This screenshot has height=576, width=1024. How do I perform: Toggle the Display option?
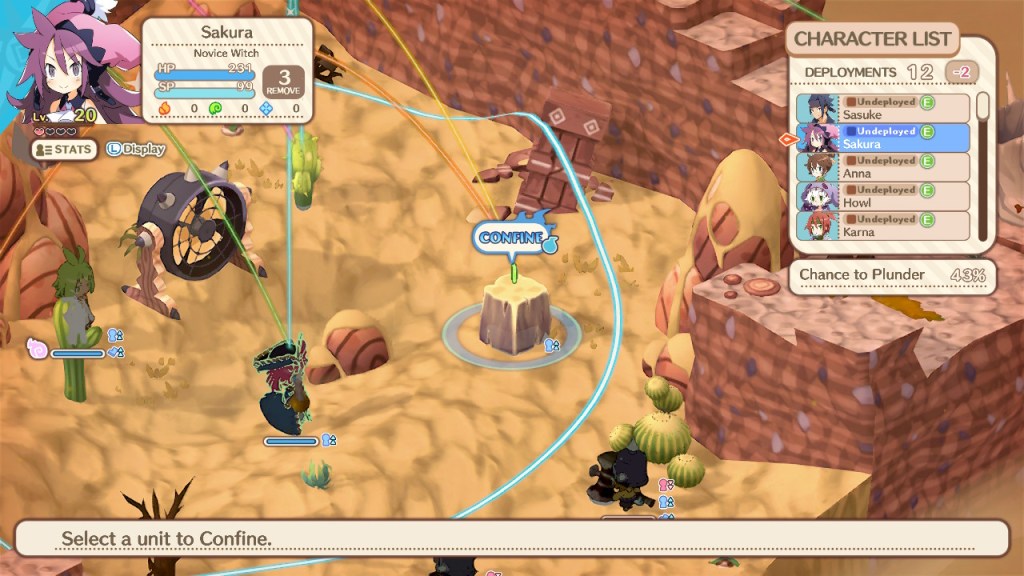[x=136, y=150]
